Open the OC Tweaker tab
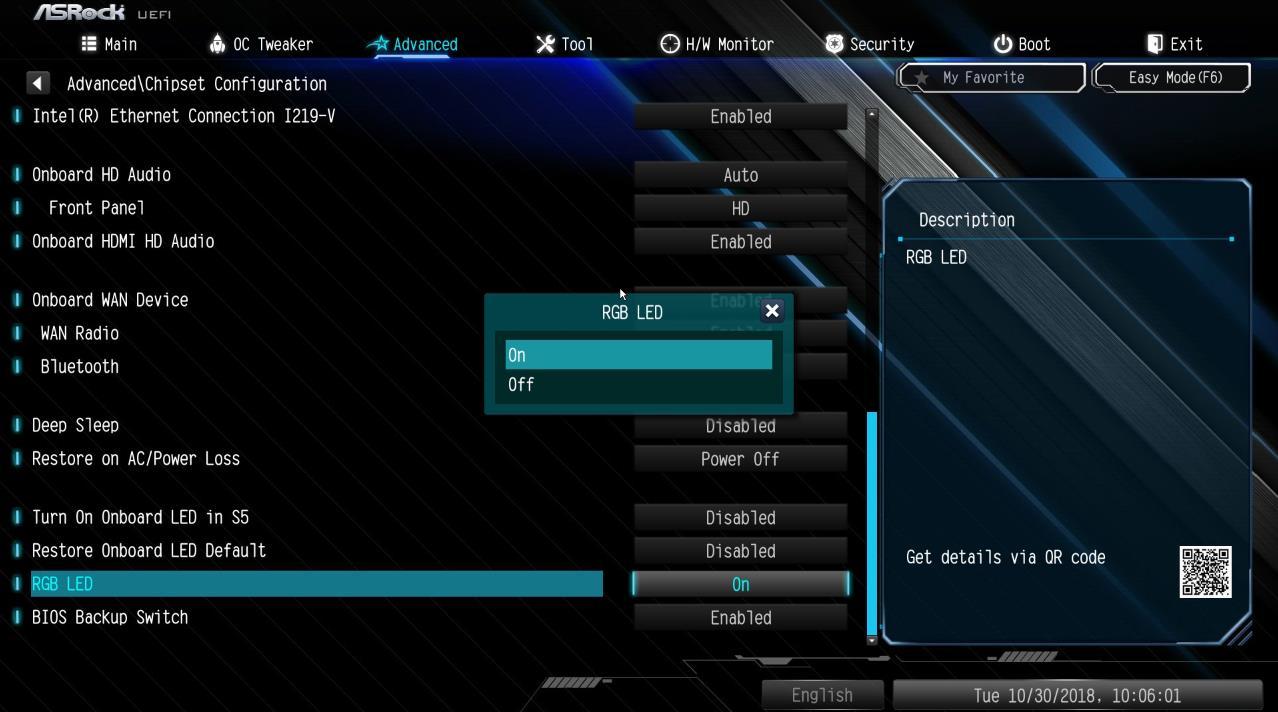 [261, 44]
